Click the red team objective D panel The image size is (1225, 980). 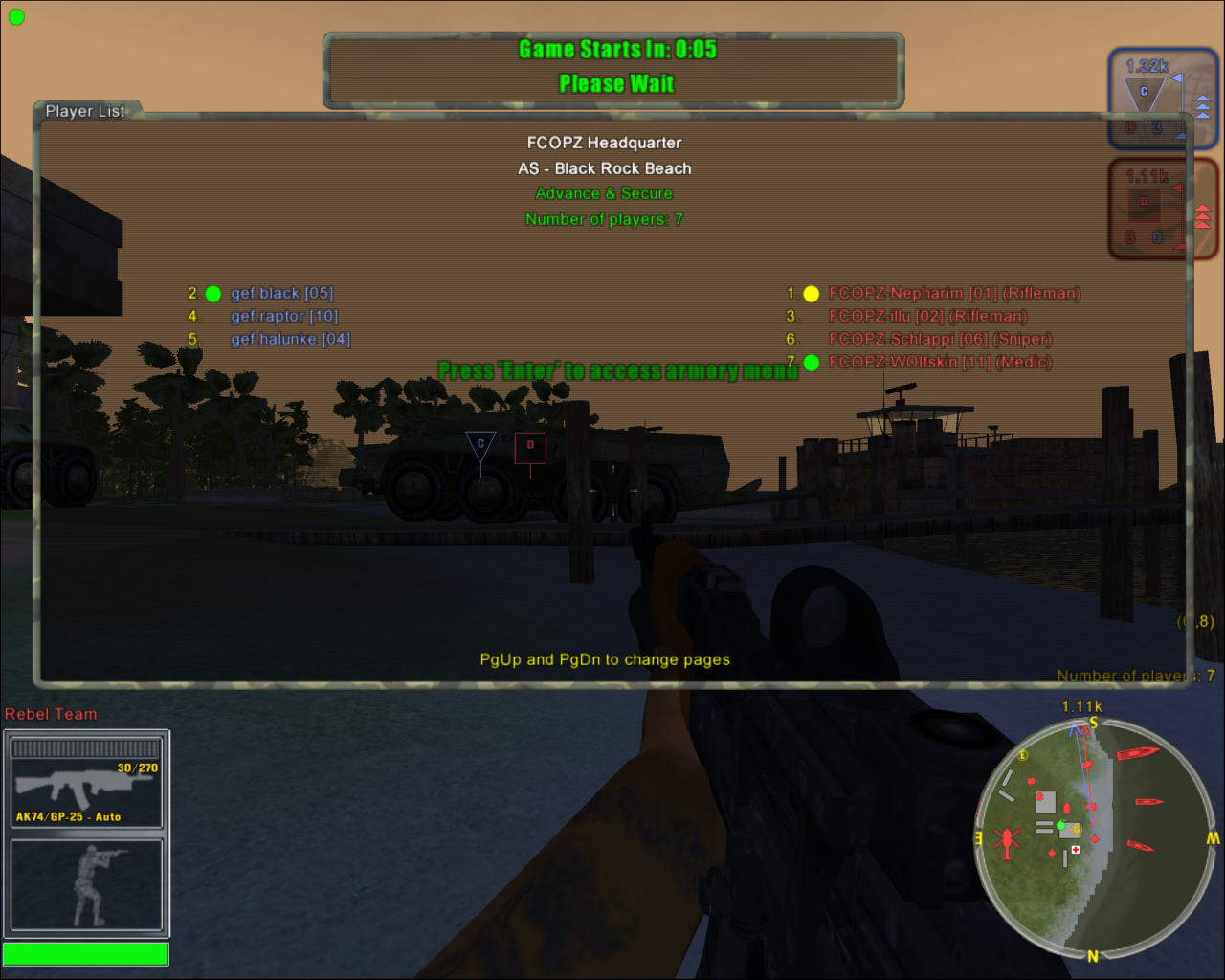tap(1159, 208)
